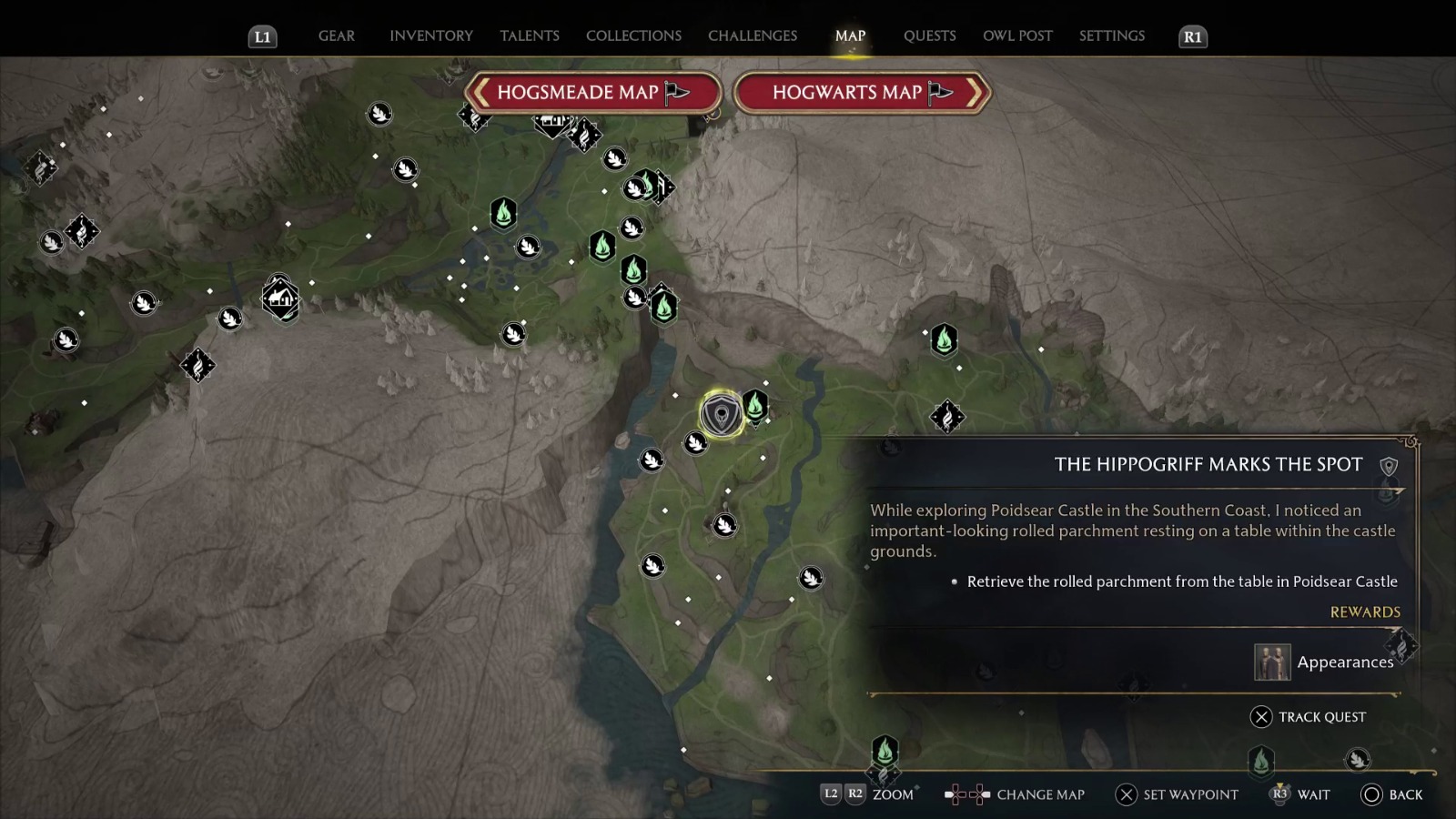The image size is (1456, 819).
Task: Select the black flame trial icon on the western ridge
Action: point(199,367)
